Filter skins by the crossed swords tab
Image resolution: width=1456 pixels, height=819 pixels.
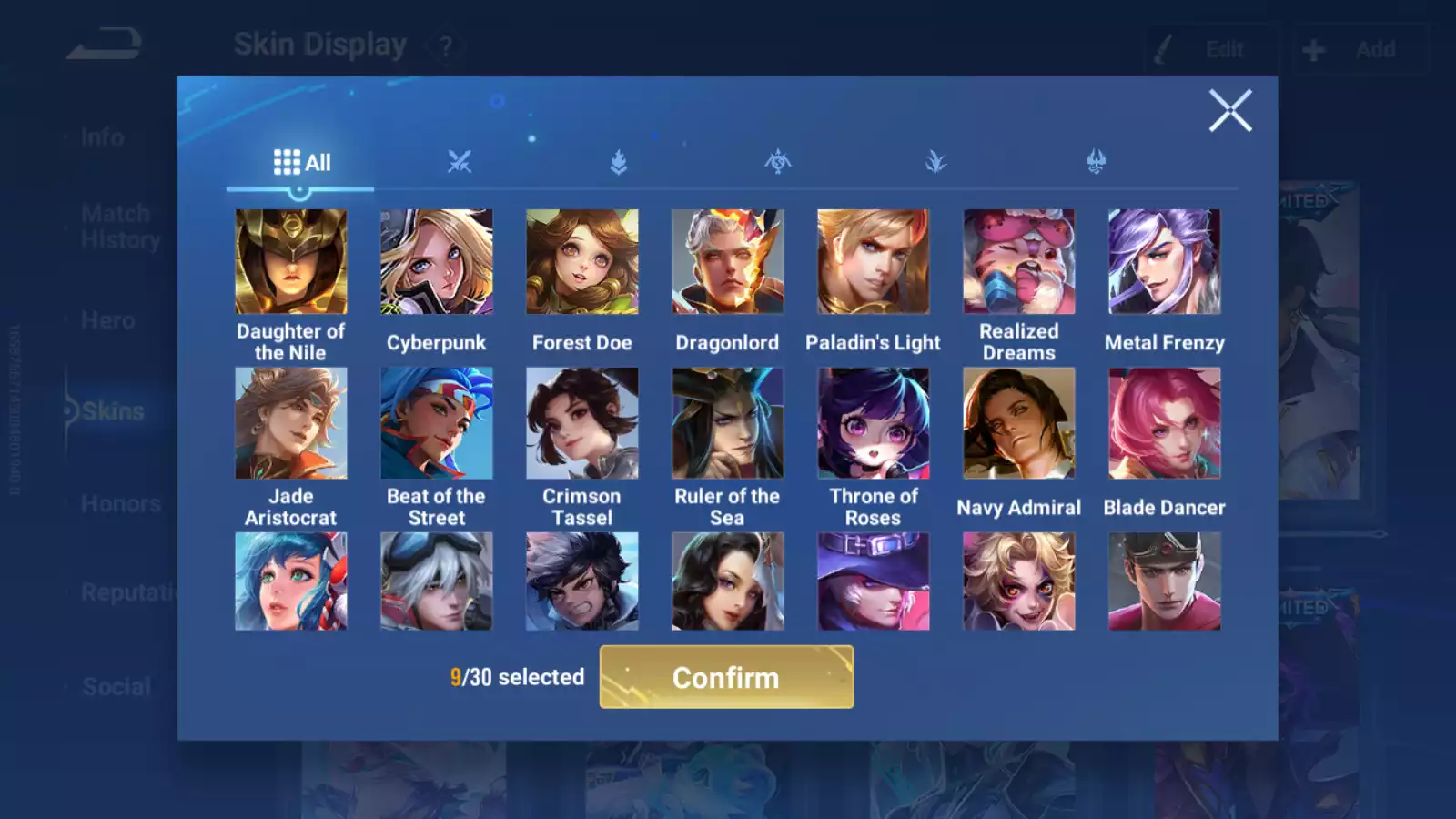(x=460, y=163)
